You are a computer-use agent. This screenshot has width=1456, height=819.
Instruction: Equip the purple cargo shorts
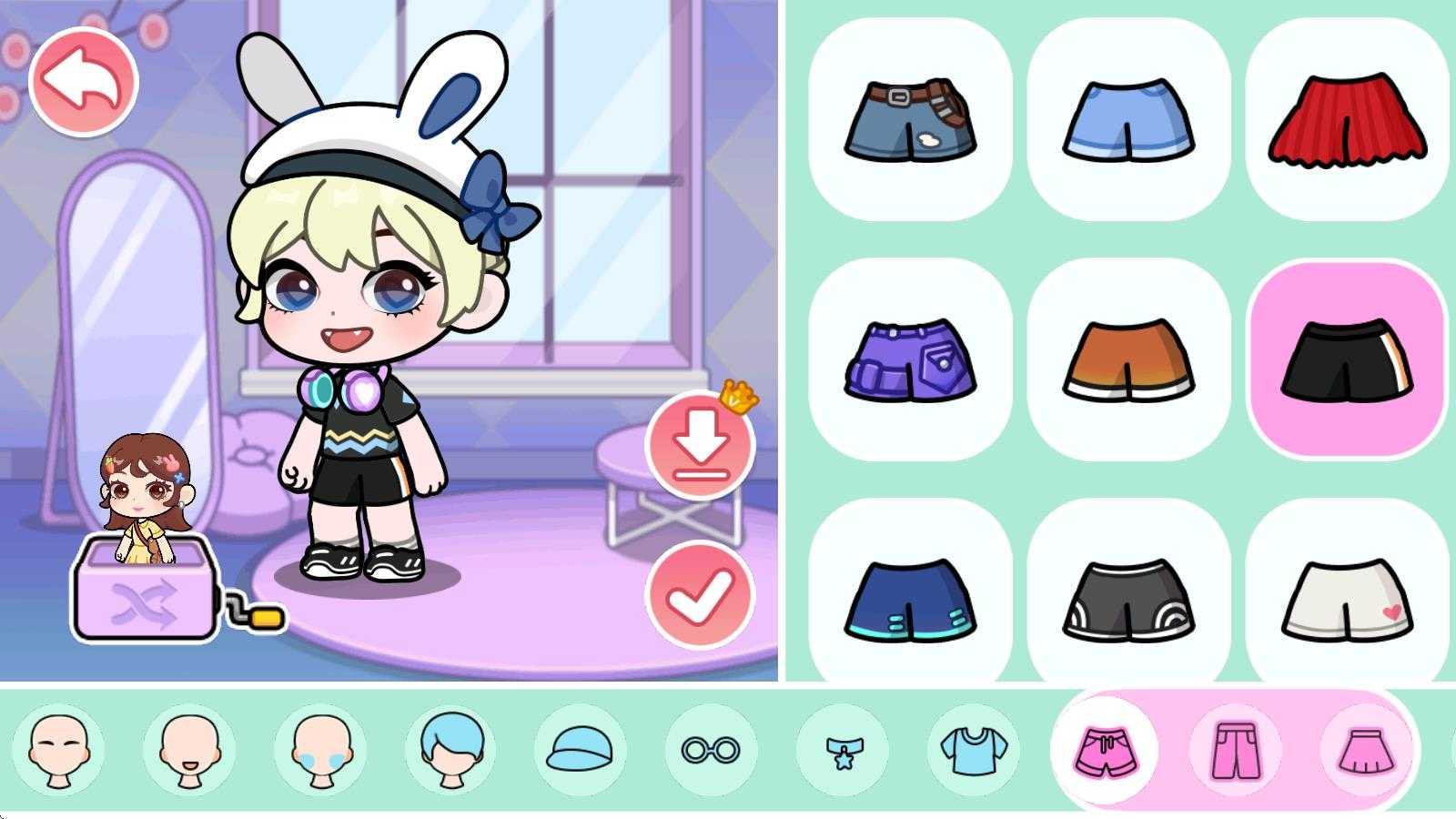point(910,360)
